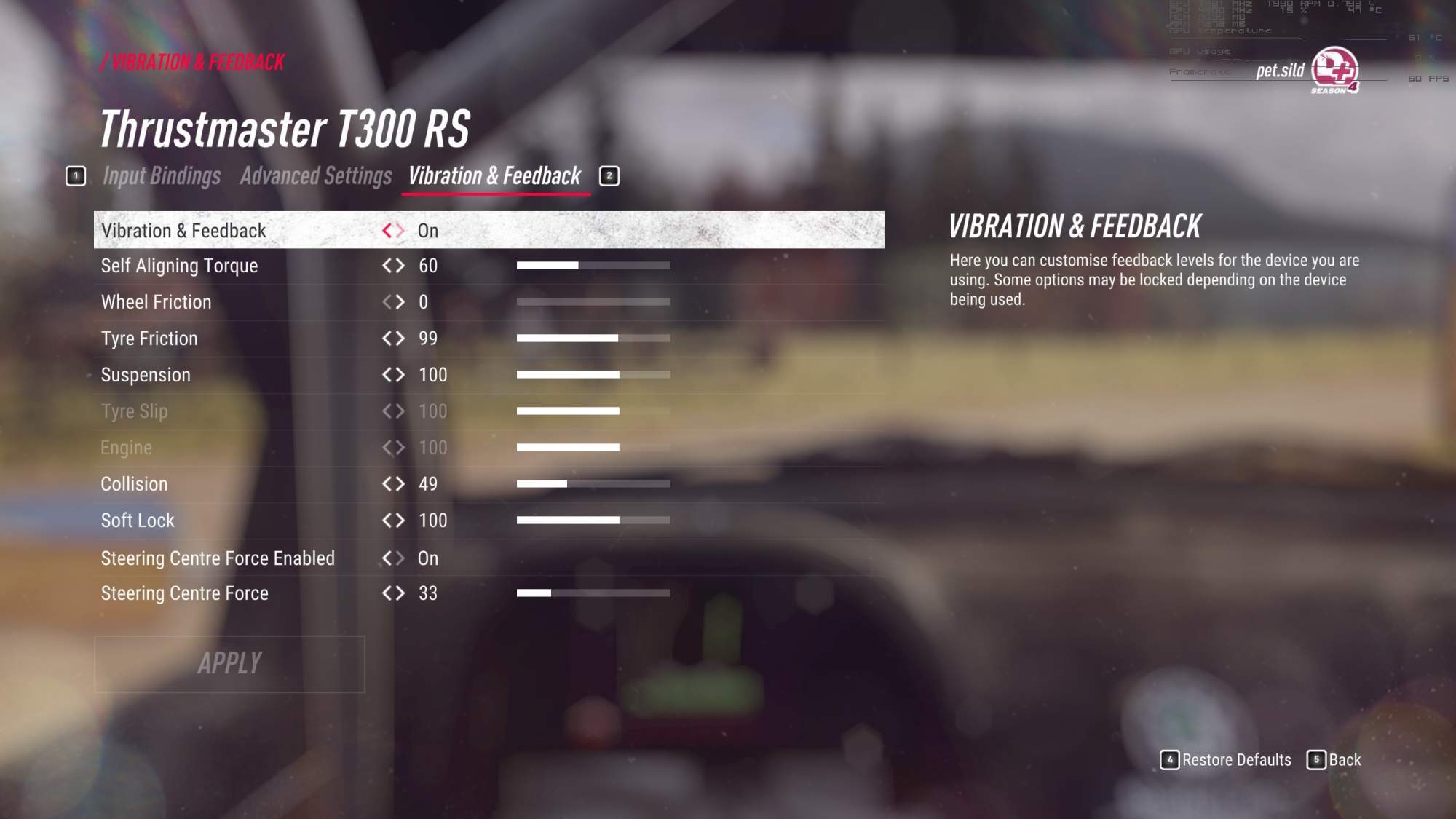The height and width of the screenshot is (819, 1456).
Task: Set the Tyre Friction slider bar
Action: point(593,339)
